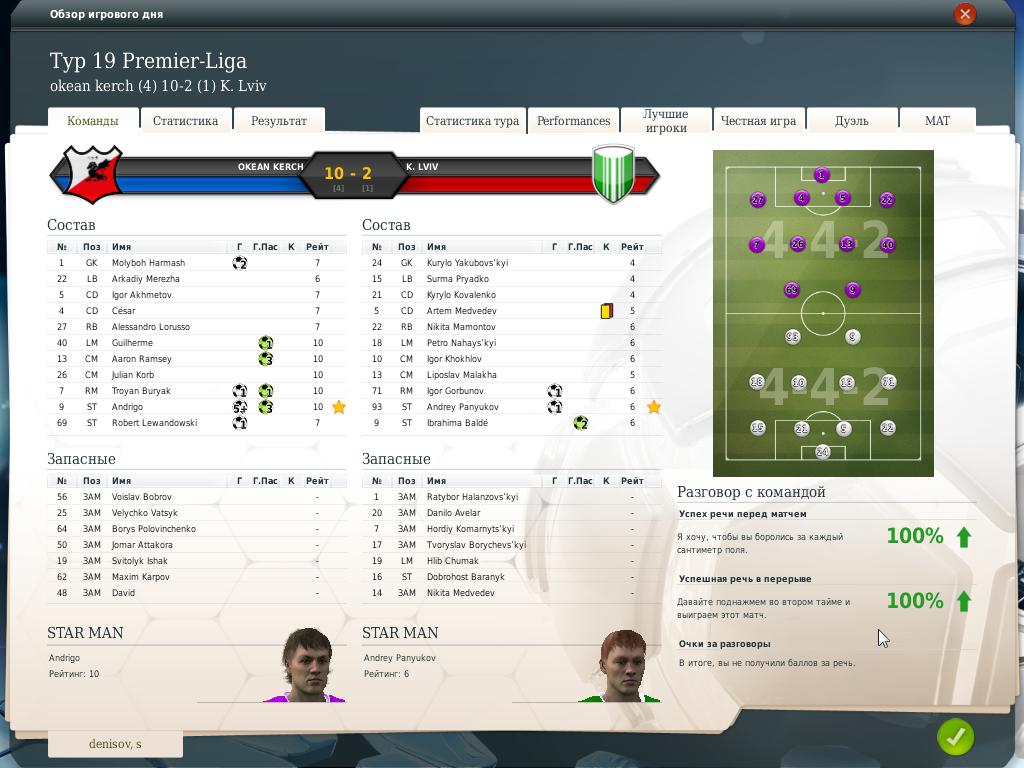
Task: Click Andrigo's Star Man portrait
Action: click(306, 666)
